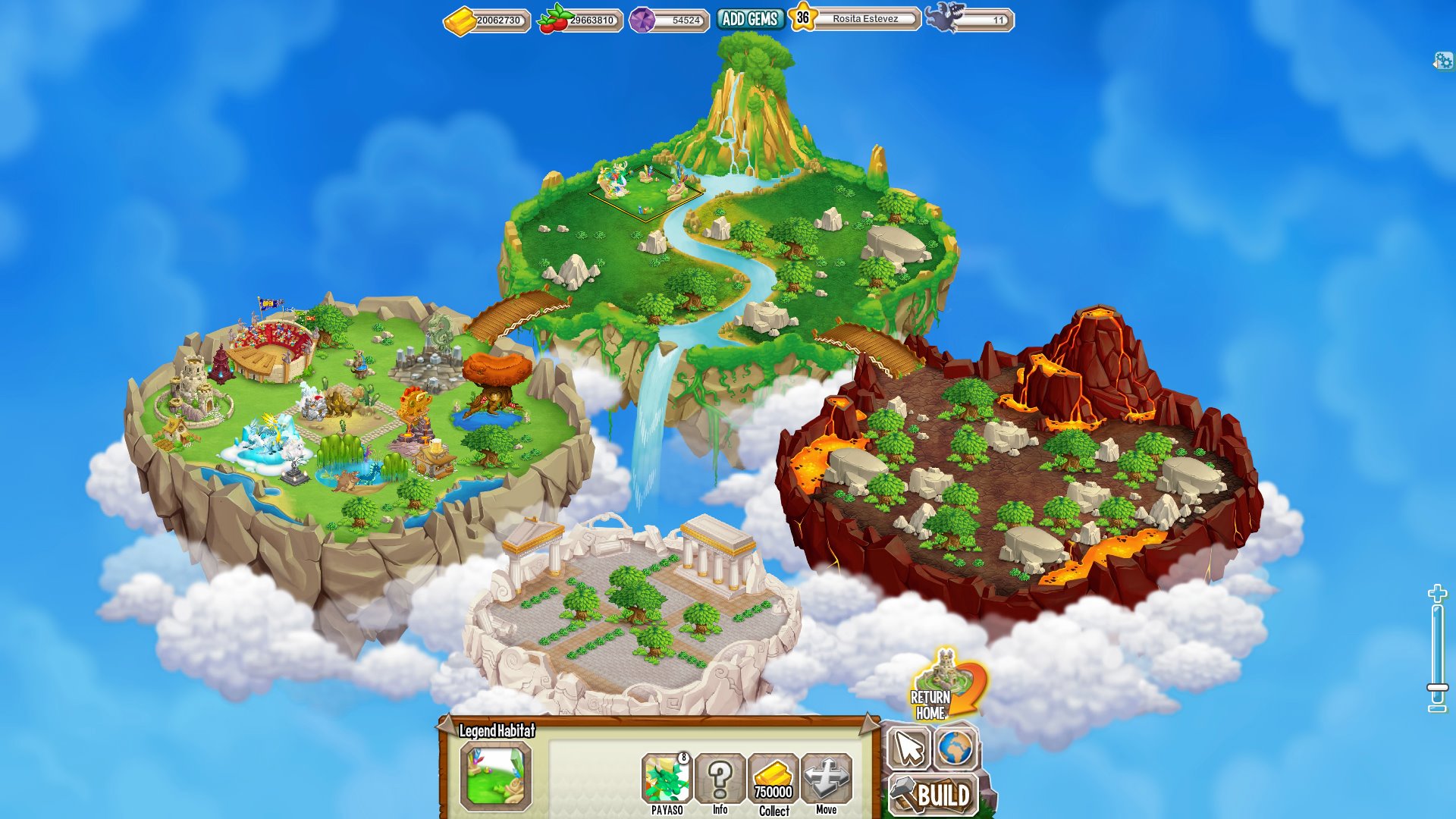Zoom in with the plus button
1456x819 pixels.
[1437, 594]
